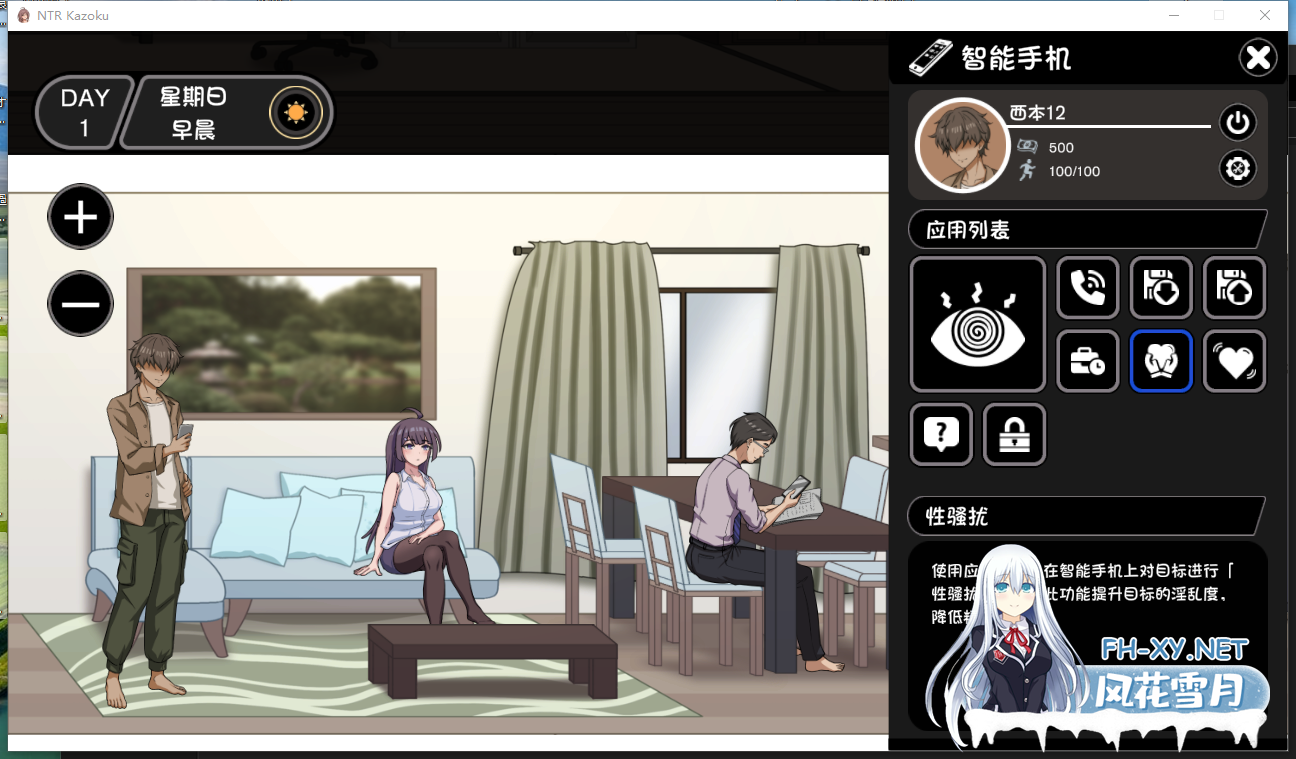Zoom in with the plus button
This screenshot has height=759, width=1296.
81,217
